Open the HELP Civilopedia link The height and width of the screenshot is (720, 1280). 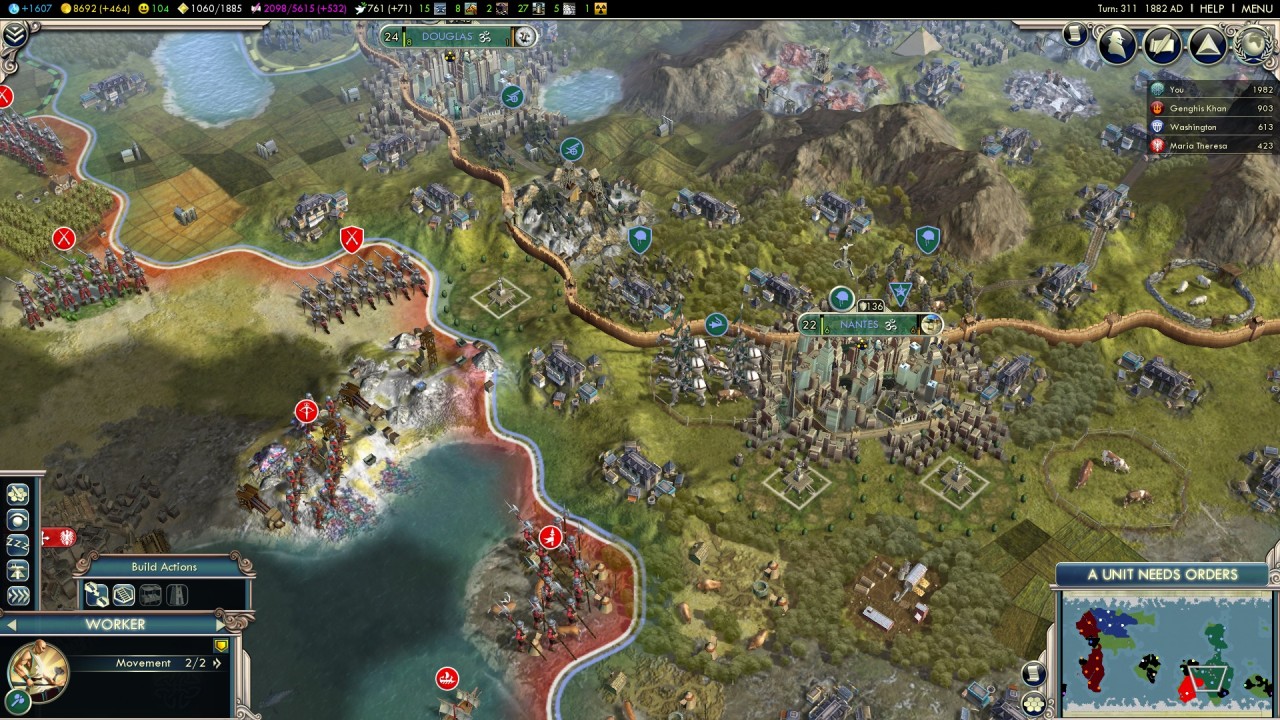pyautogui.click(x=1212, y=8)
